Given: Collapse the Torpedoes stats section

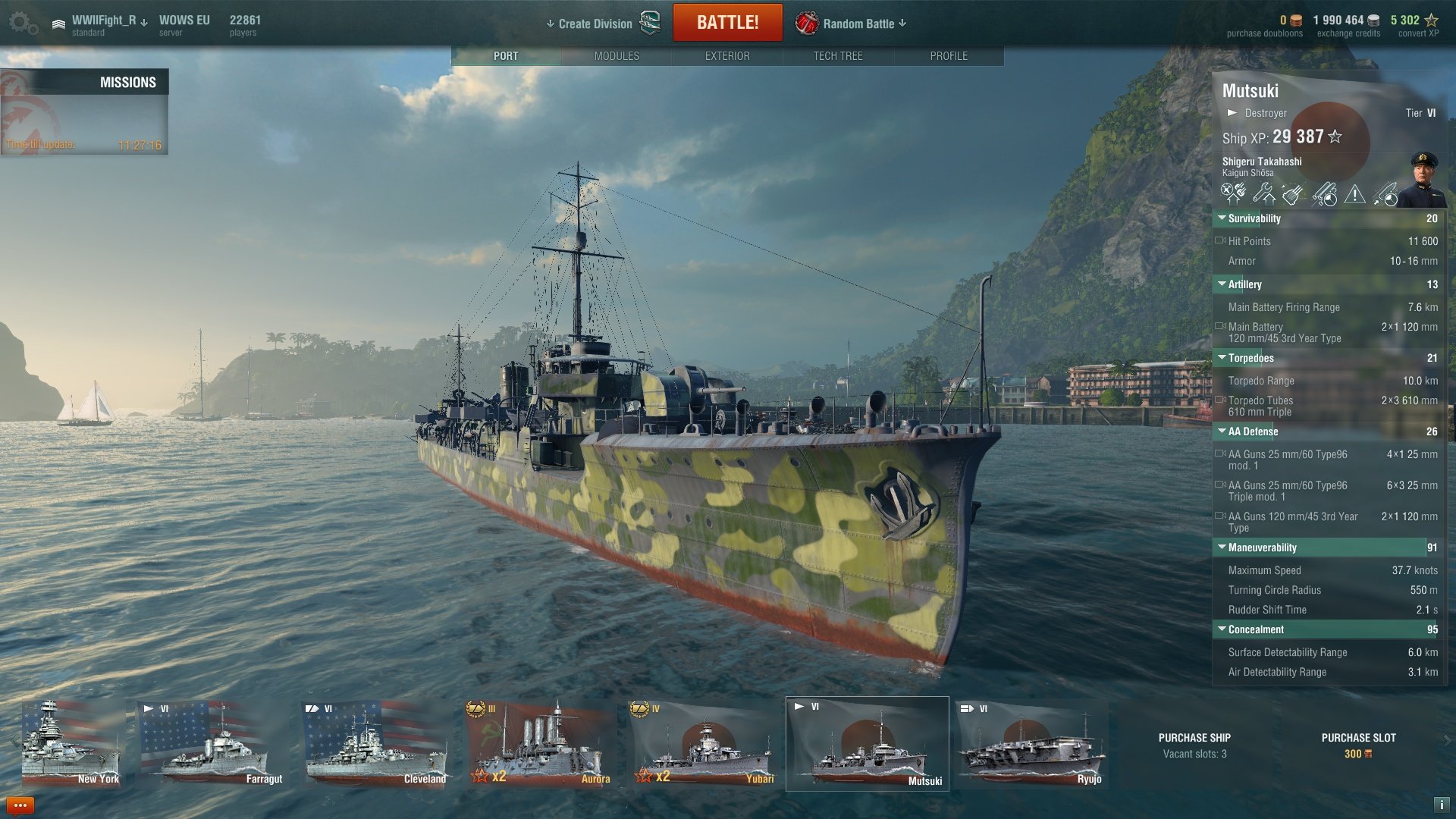Looking at the screenshot, I should (1222, 358).
